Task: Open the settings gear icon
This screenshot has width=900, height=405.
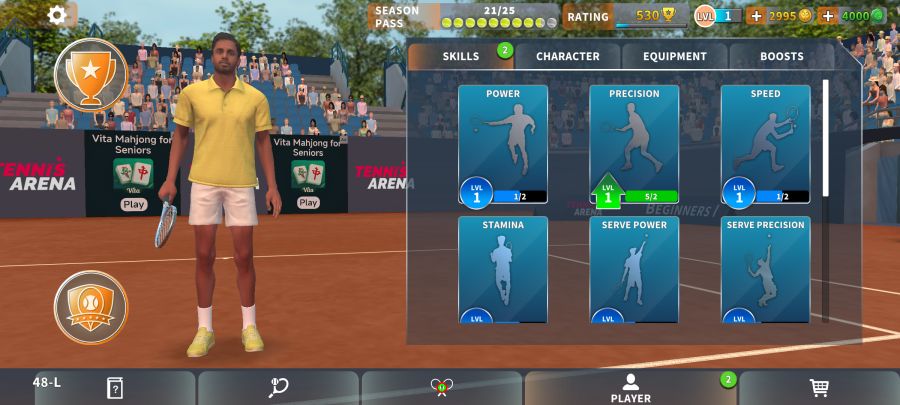Action: (x=57, y=15)
